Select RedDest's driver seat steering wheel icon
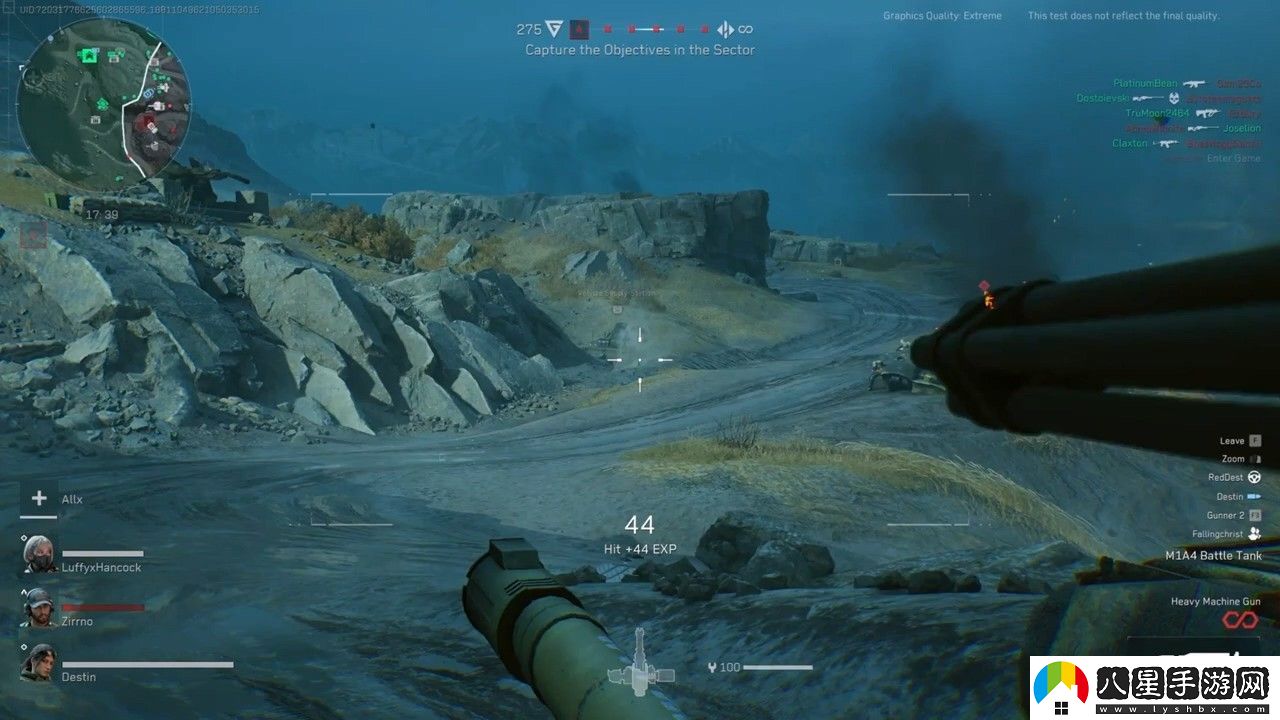The width and height of the screenshot is (1280, 720). [x=1254, y=478]
